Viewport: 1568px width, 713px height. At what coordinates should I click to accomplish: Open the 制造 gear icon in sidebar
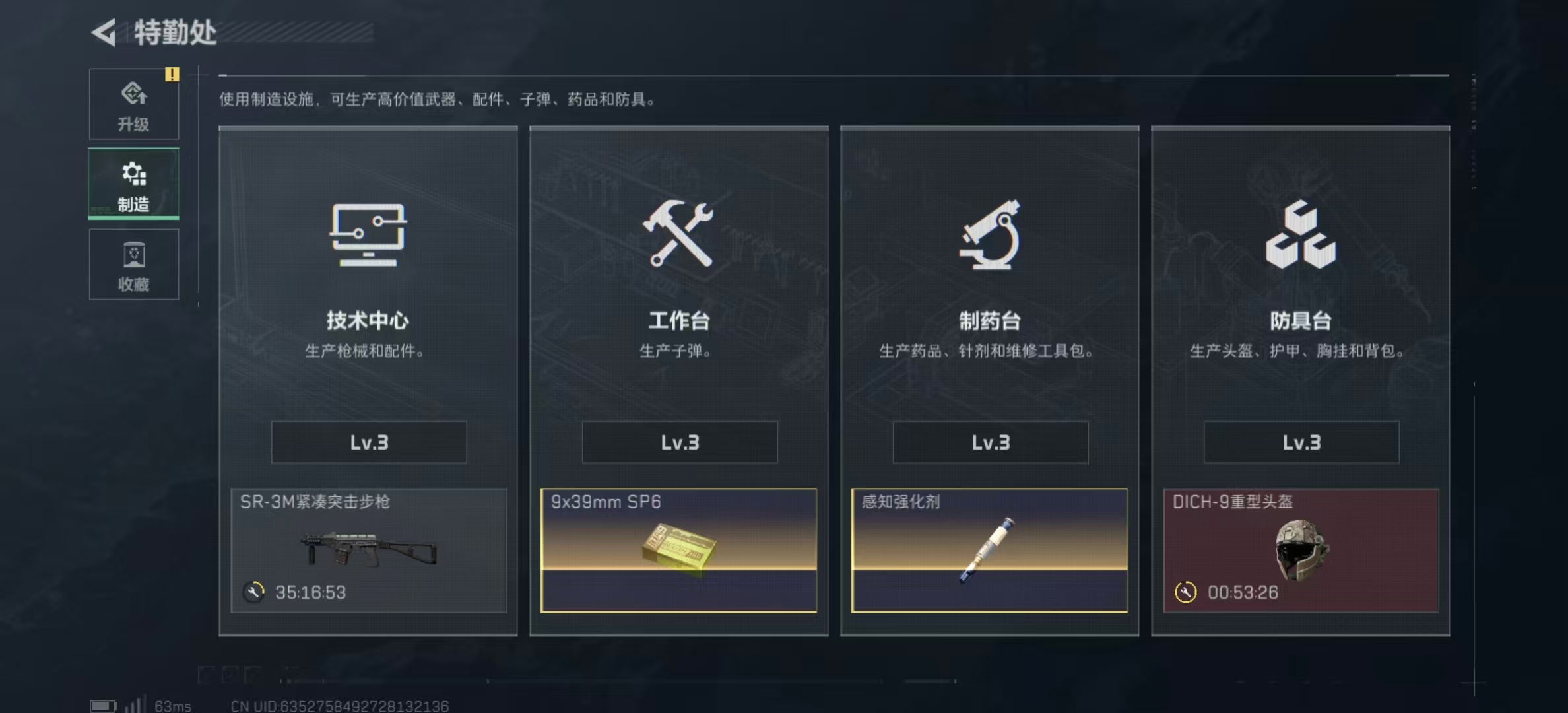134,173
